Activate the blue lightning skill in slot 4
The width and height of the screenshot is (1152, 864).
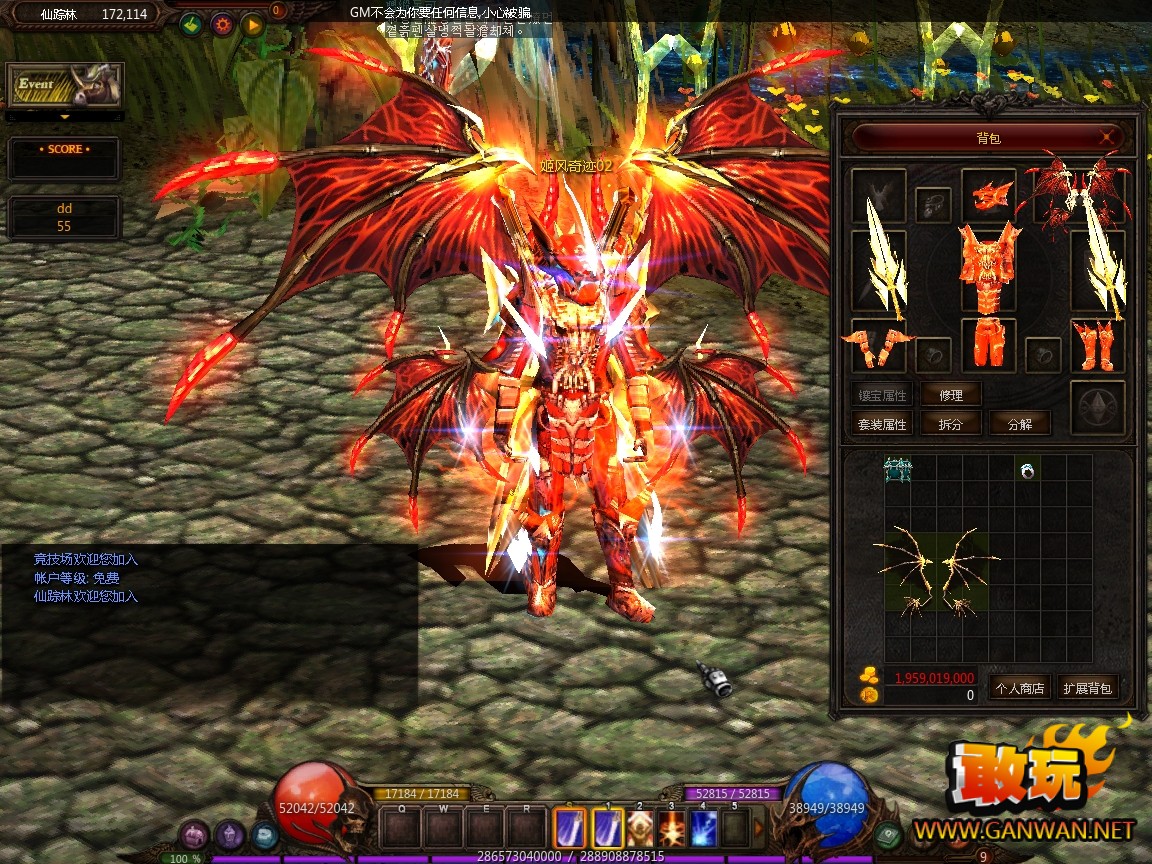(703, 828)
